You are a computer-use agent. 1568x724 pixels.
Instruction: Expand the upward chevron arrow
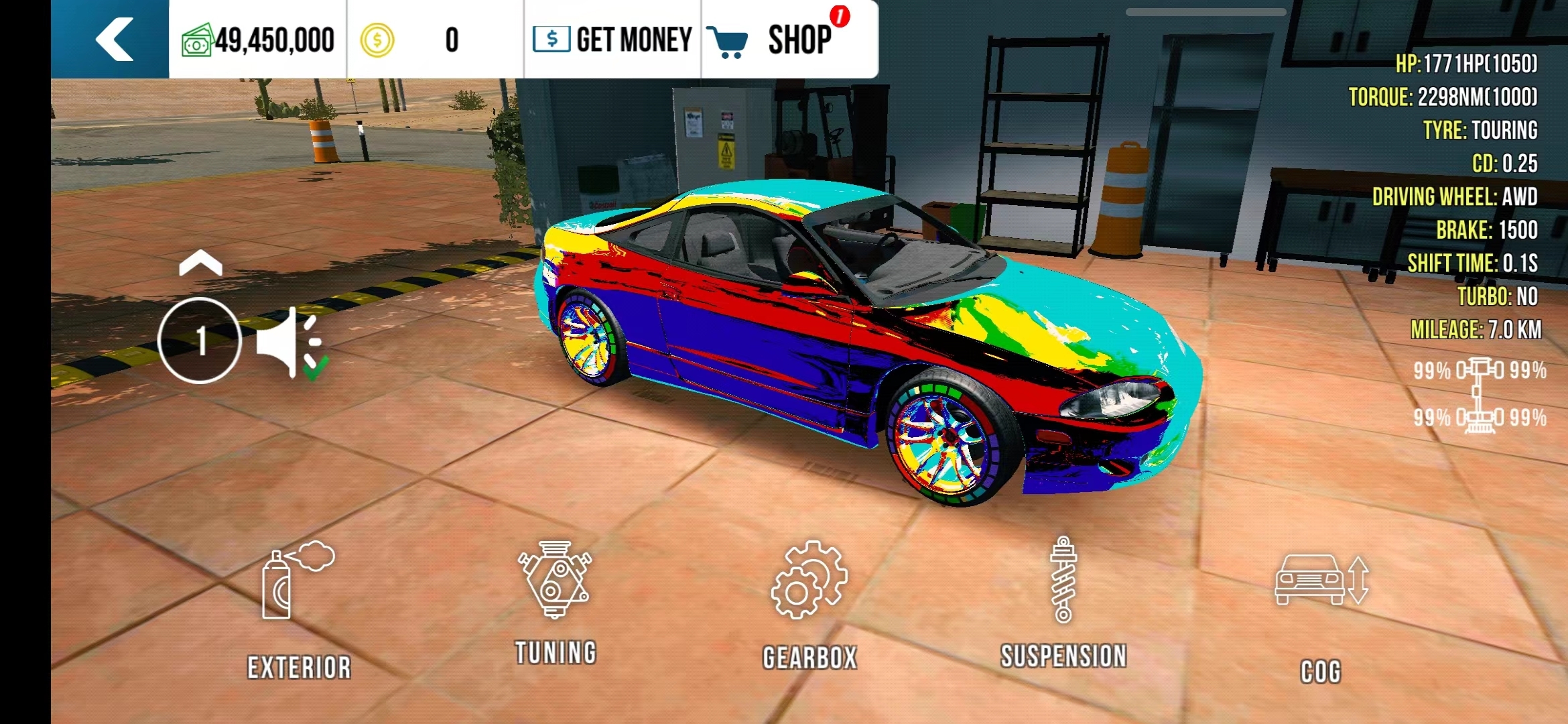[200, 263]
